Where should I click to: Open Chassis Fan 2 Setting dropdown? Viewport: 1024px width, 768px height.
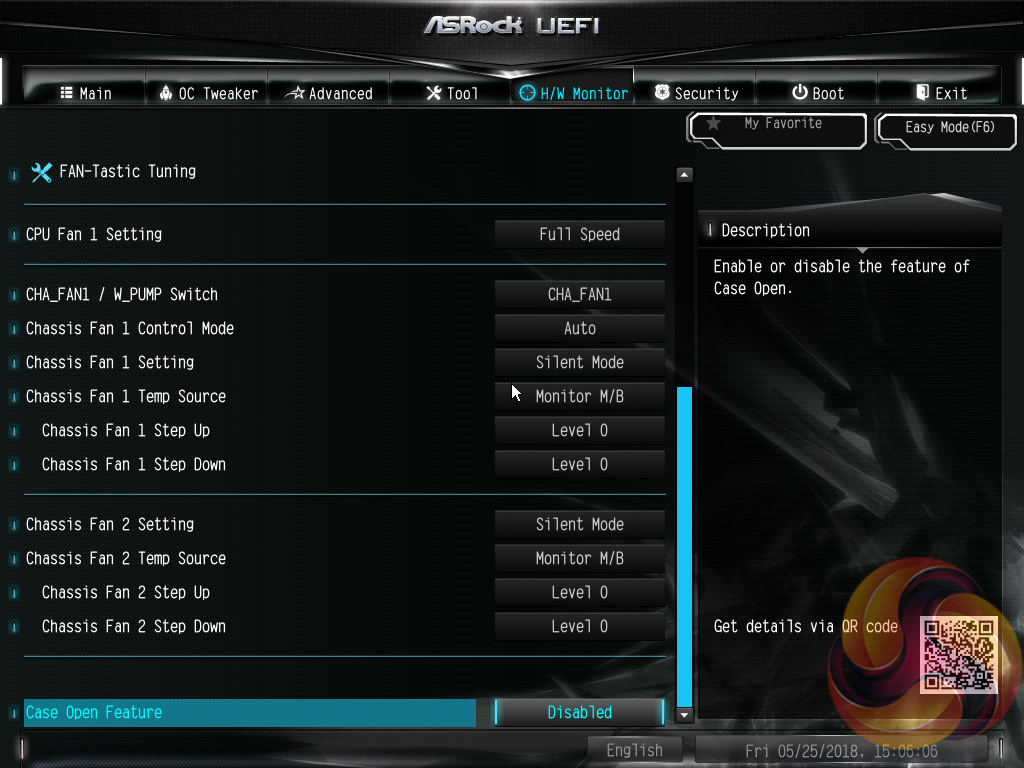(579, 524)
